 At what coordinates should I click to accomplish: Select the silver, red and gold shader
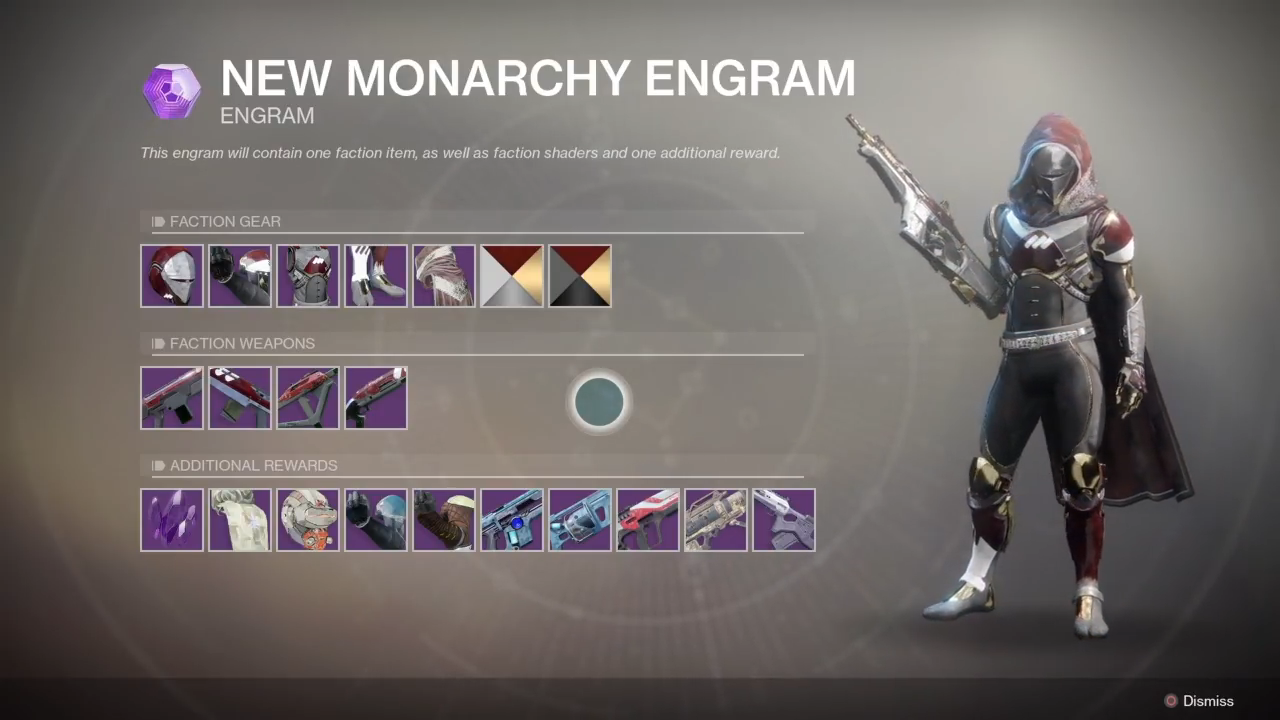pyautogui.click(x=512, y=276)
